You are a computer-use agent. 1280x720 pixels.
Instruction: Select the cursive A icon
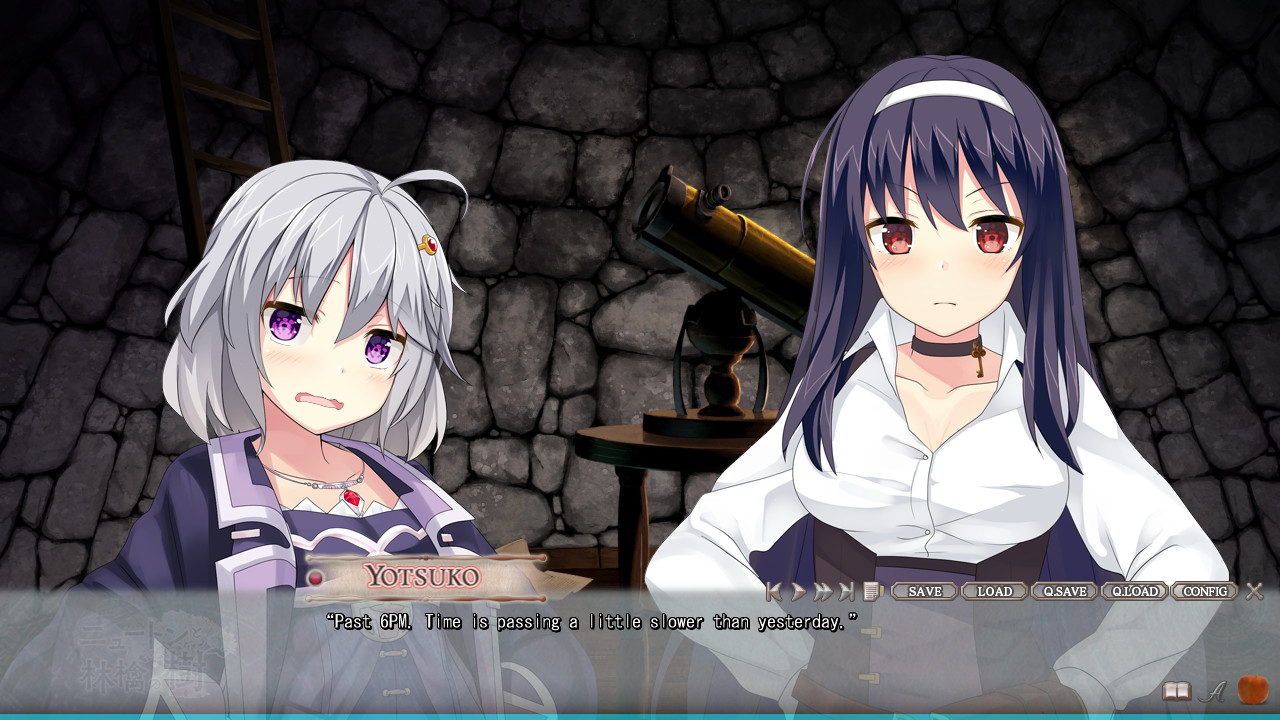point(1214,691)
